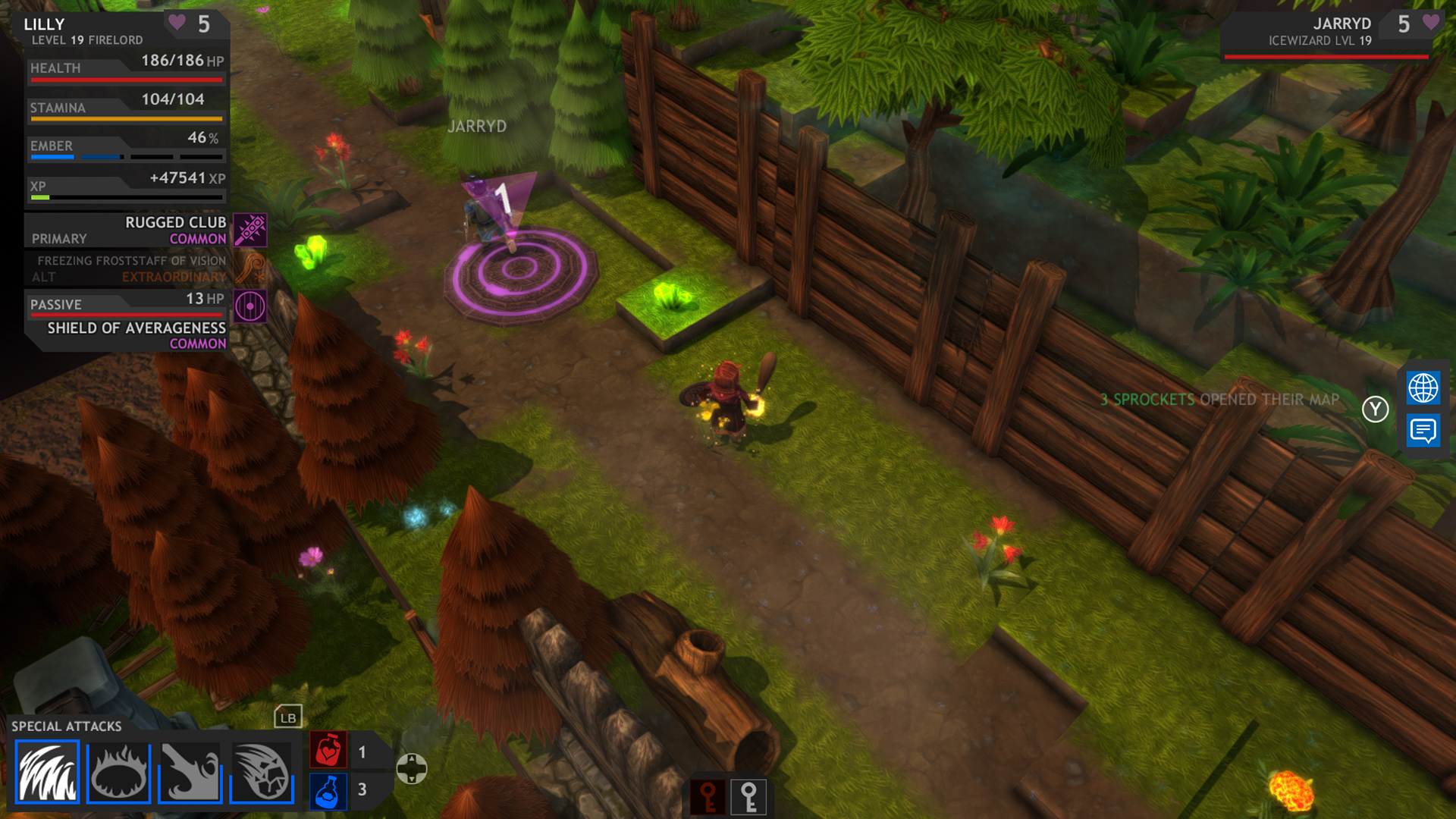This screenshot has height=819, width=1456.
Task: Use the red health potion
Action: point(328,751)
